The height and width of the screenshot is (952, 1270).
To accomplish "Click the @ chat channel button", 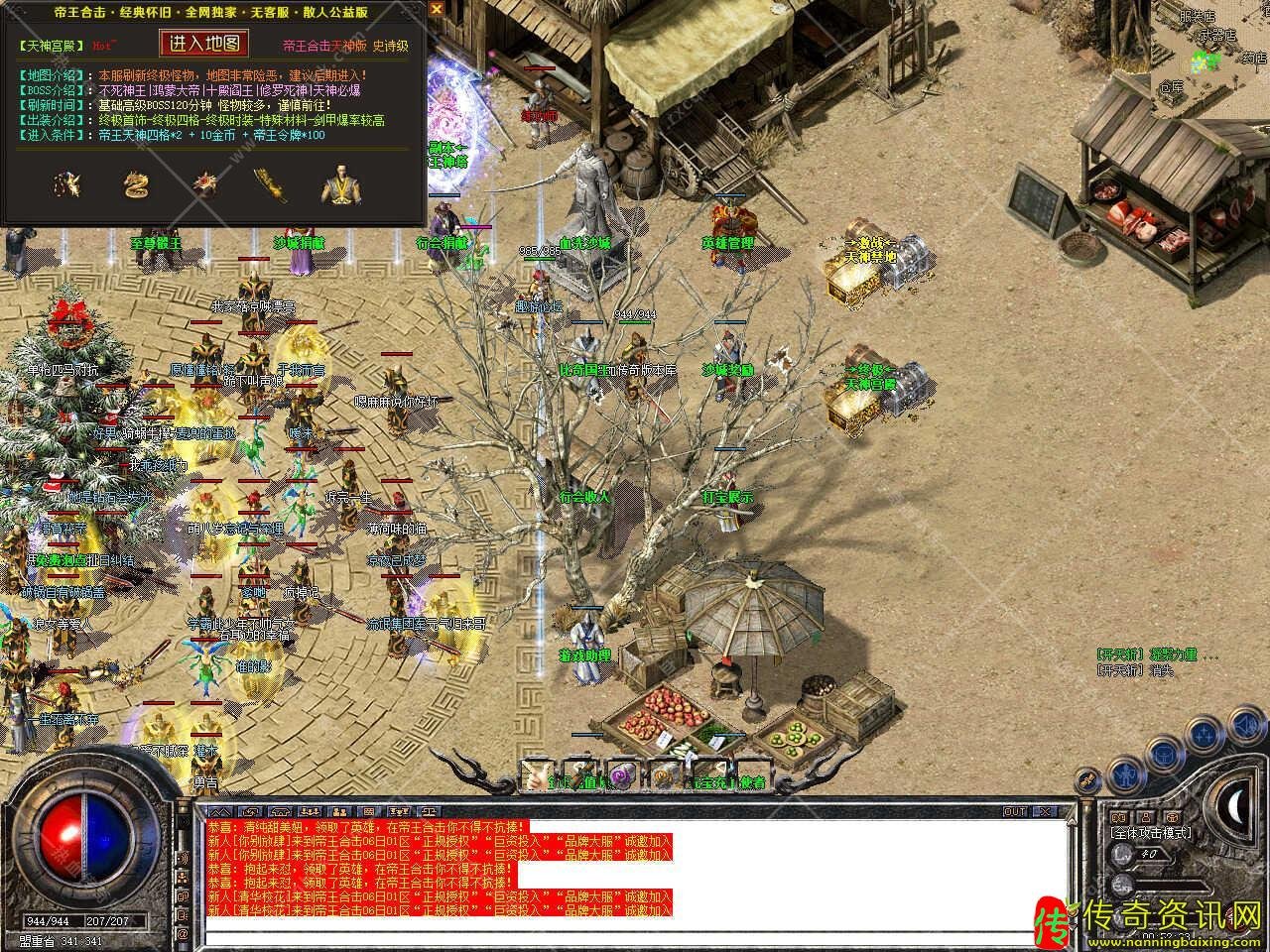I will (183, 933).
